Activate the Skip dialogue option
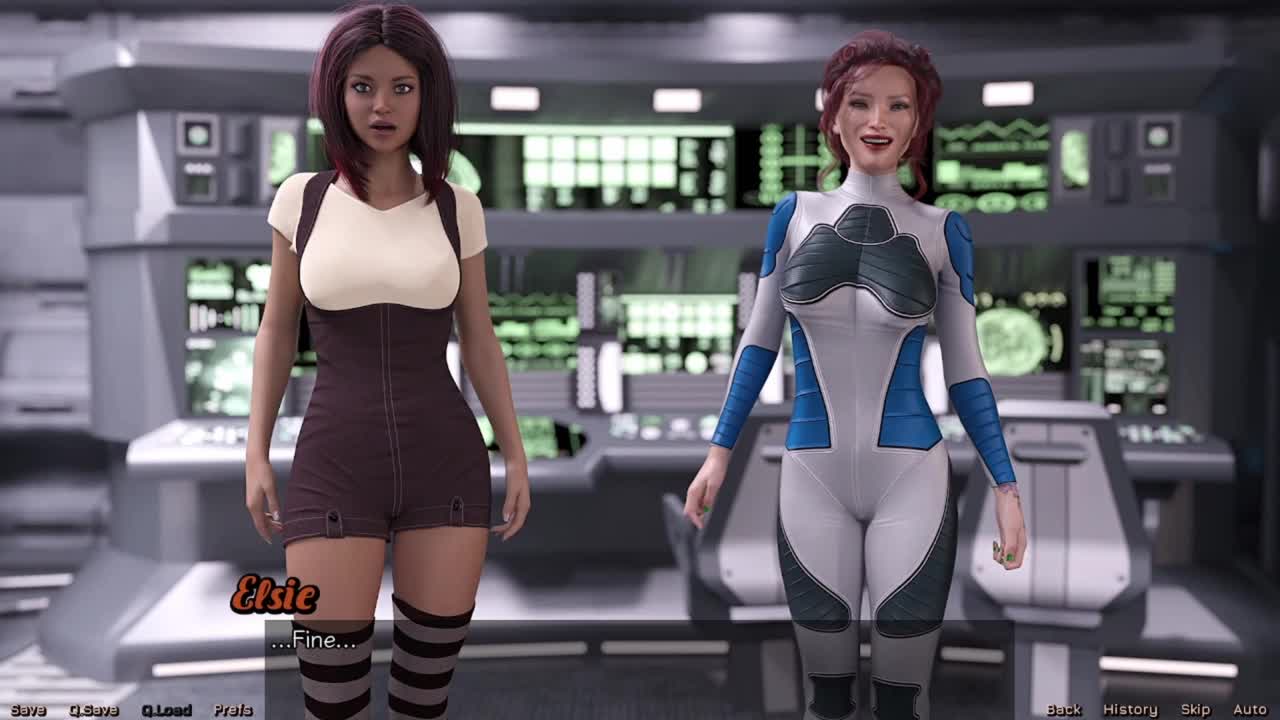The height and width of the screenshot is (720, 1280). [1195, 710]
